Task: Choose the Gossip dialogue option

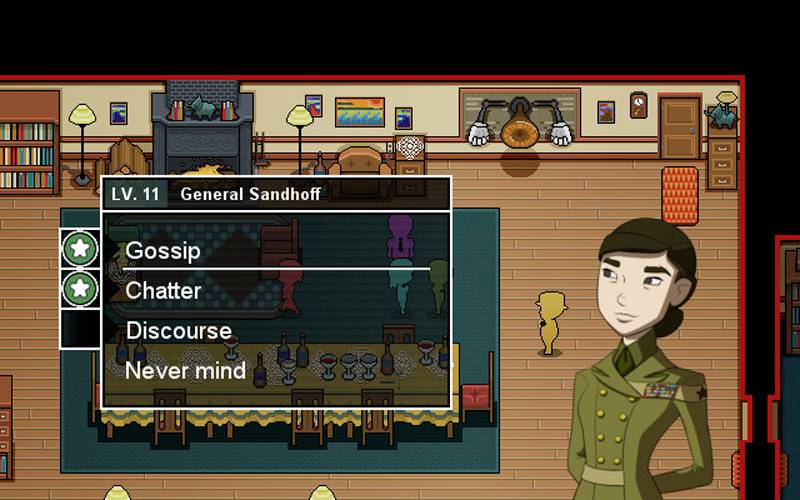Action: point(164,250)
